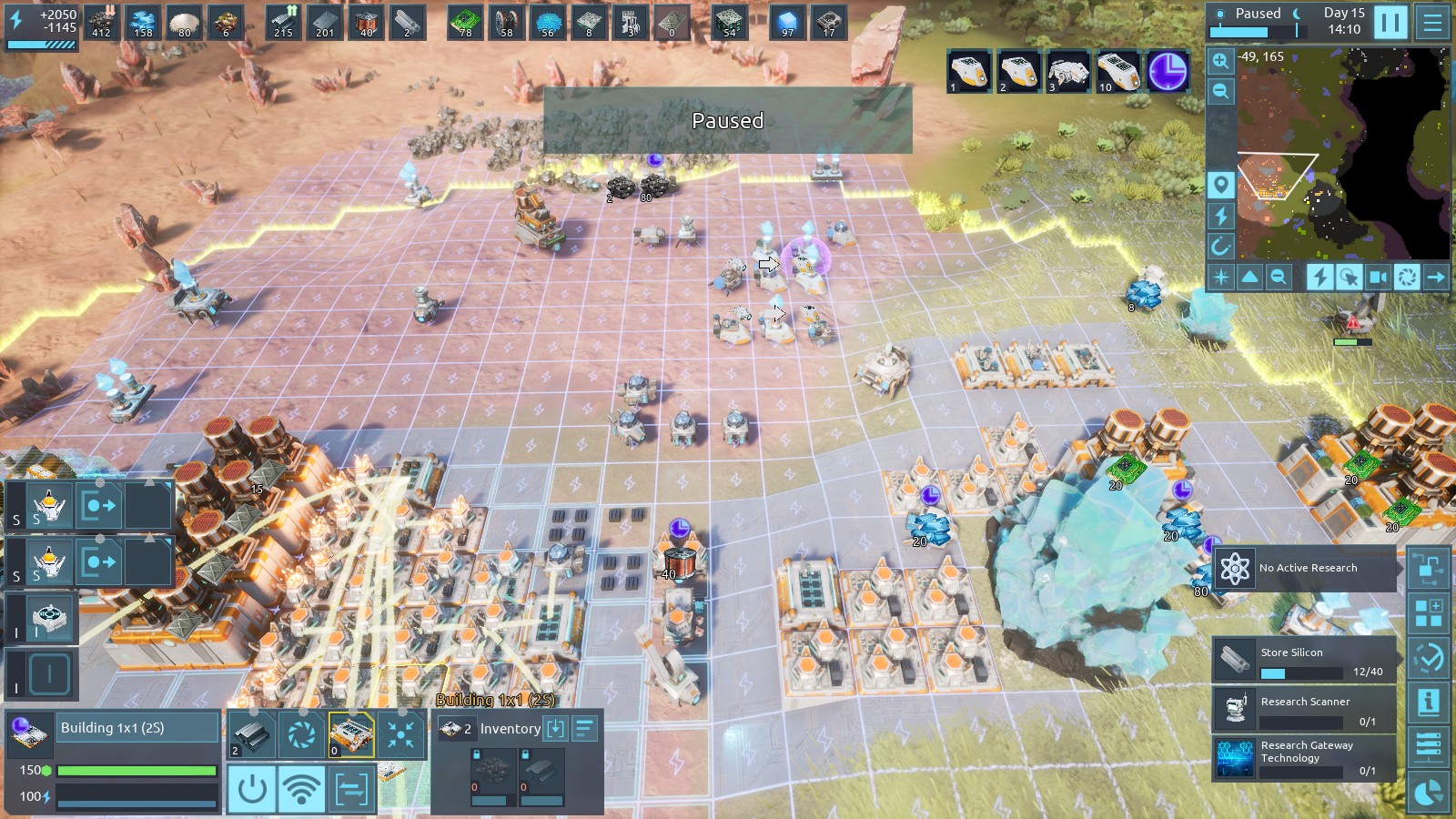Toggle the wireless signal button

[301, 788]
